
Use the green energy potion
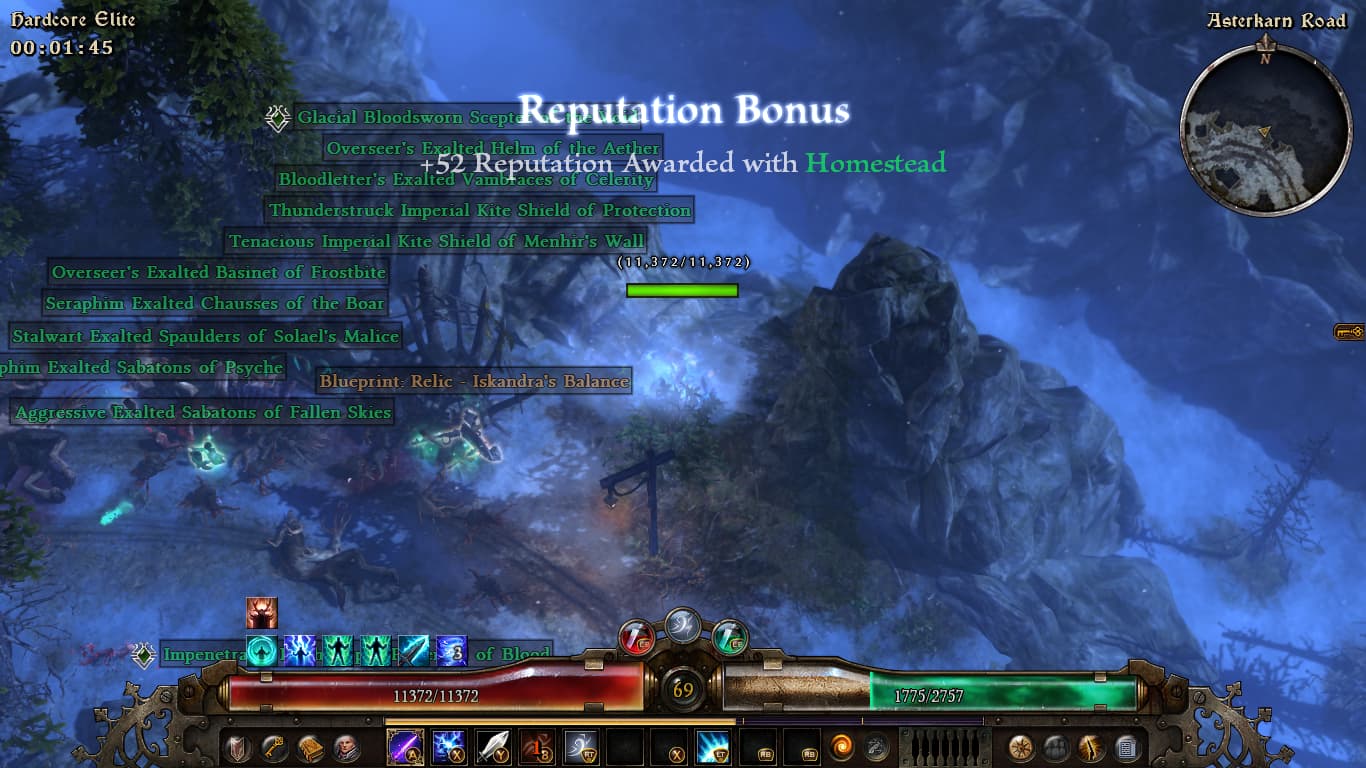pyautogui.click(x=731, y=636)
